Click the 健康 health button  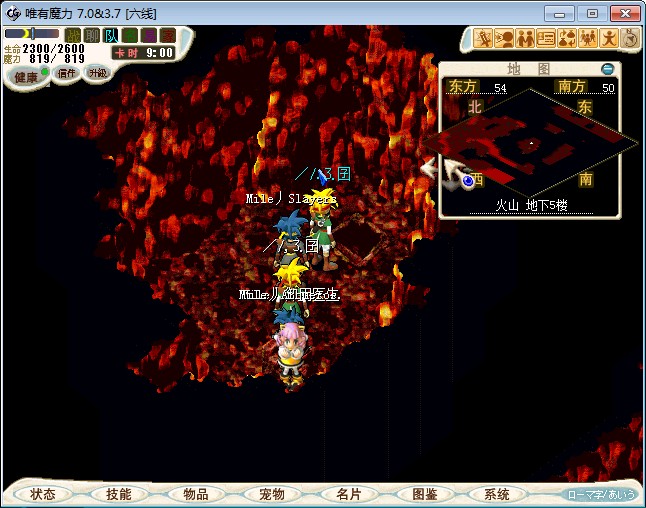click(26, 77)
